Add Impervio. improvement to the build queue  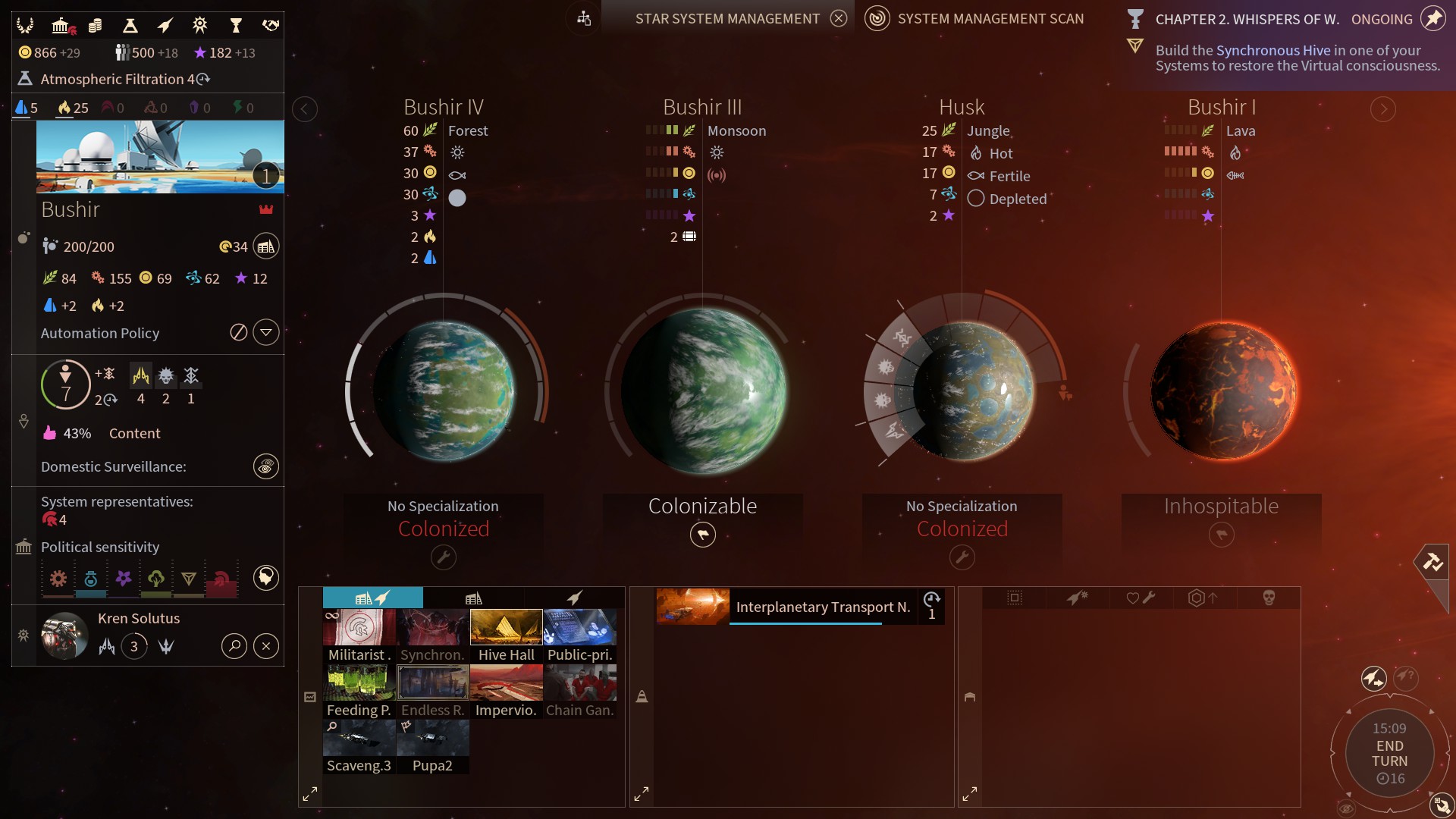click(x=506, y=691)
